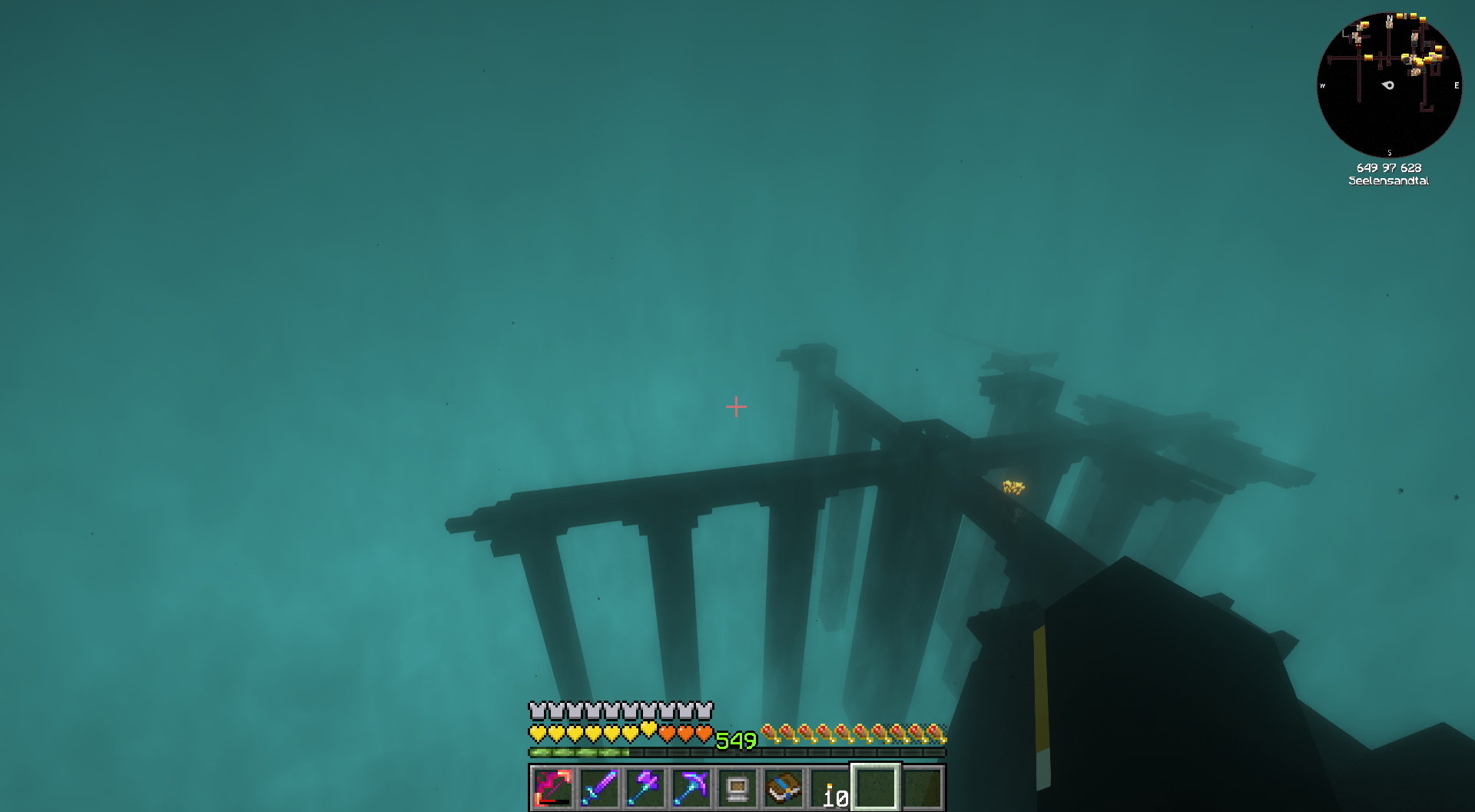
Task: Click the biome name Seelensandtal
Action: click(x=1390, y=181)
